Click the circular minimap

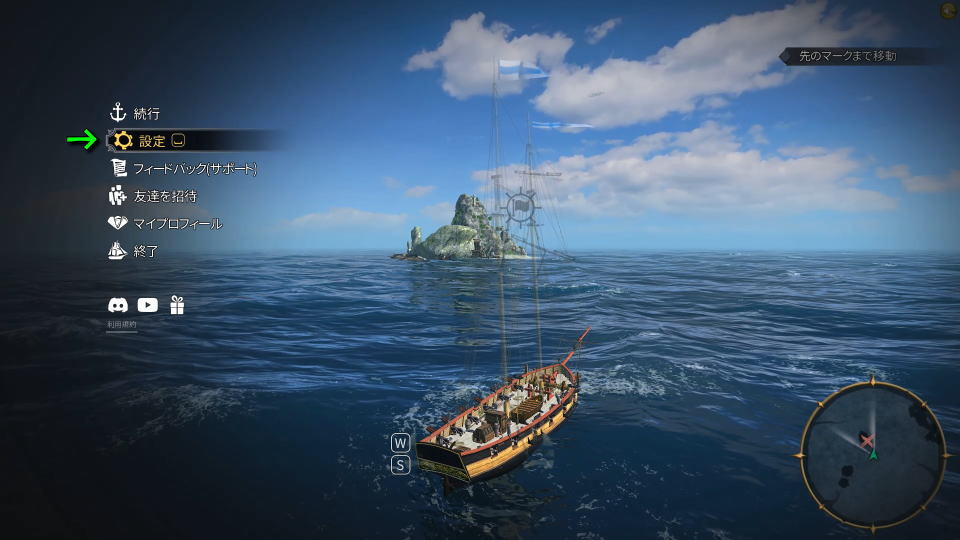872,454
